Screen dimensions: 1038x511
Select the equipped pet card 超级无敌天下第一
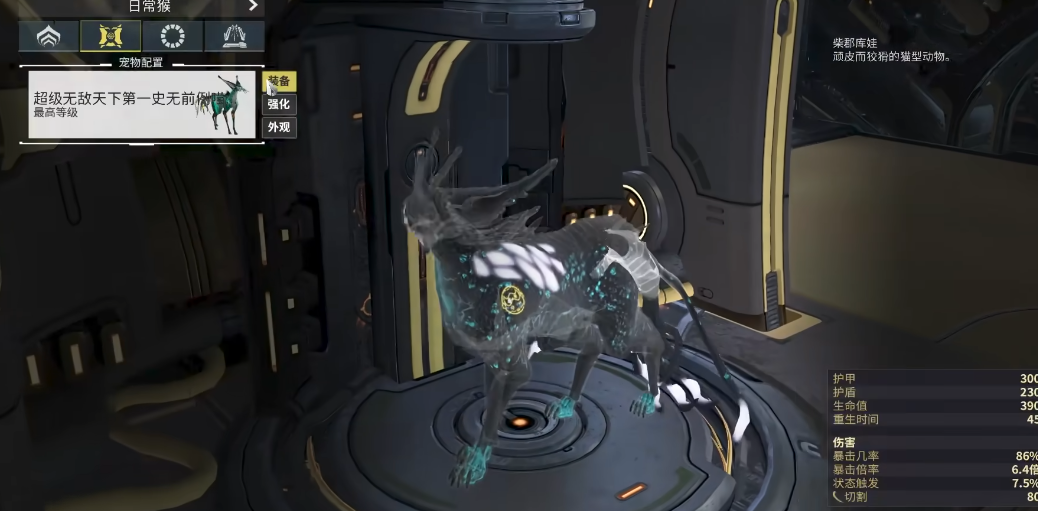tap(142, 104)
